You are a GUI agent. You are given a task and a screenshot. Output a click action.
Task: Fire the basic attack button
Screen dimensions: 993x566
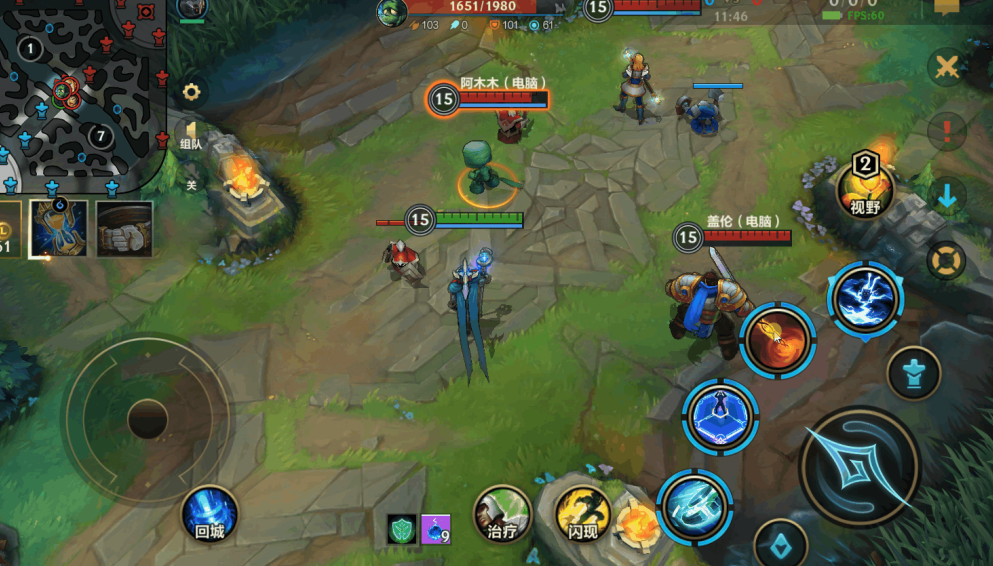point(860,466)
